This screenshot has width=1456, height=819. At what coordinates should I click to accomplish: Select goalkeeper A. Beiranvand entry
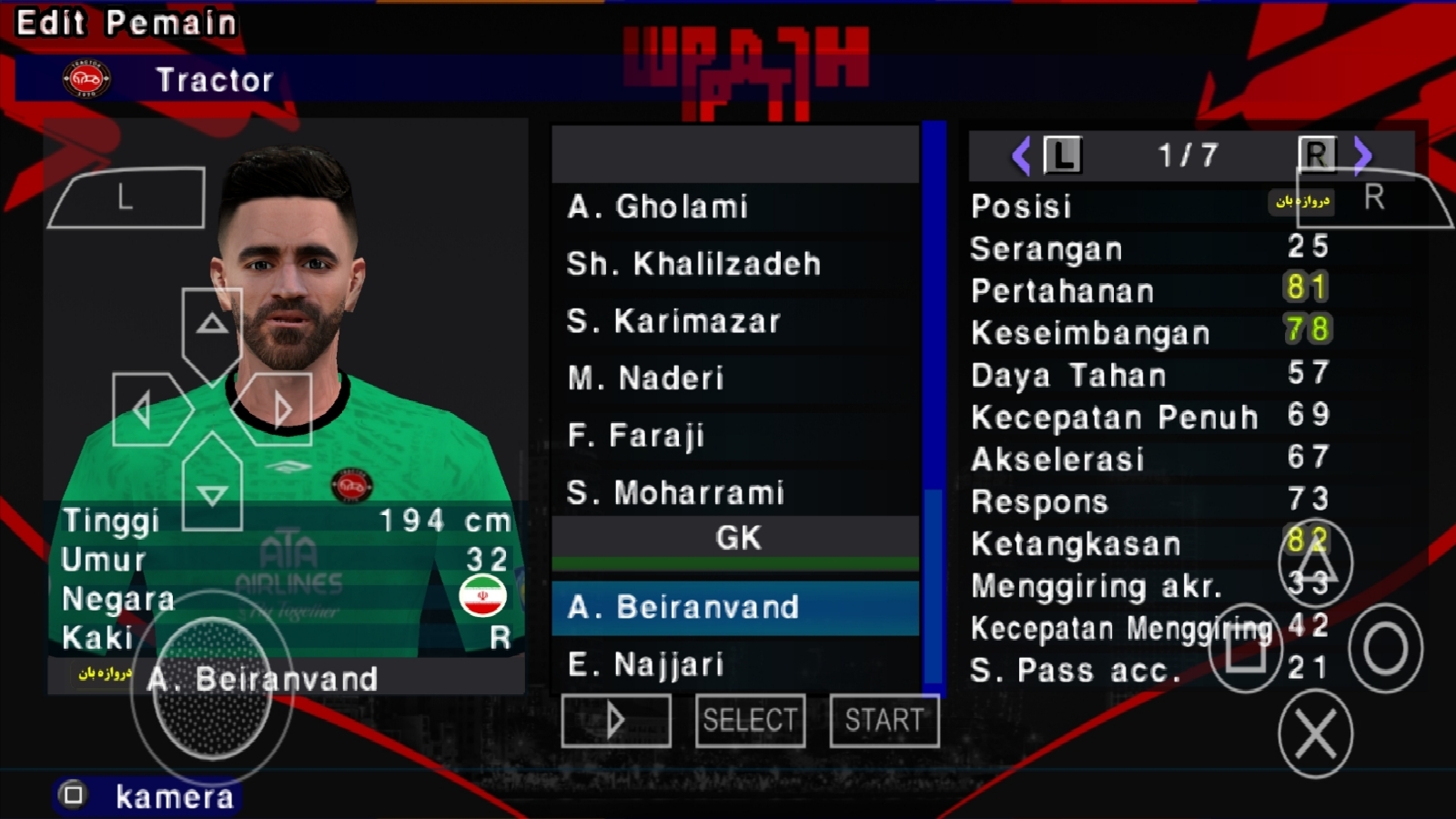(682, 607)
